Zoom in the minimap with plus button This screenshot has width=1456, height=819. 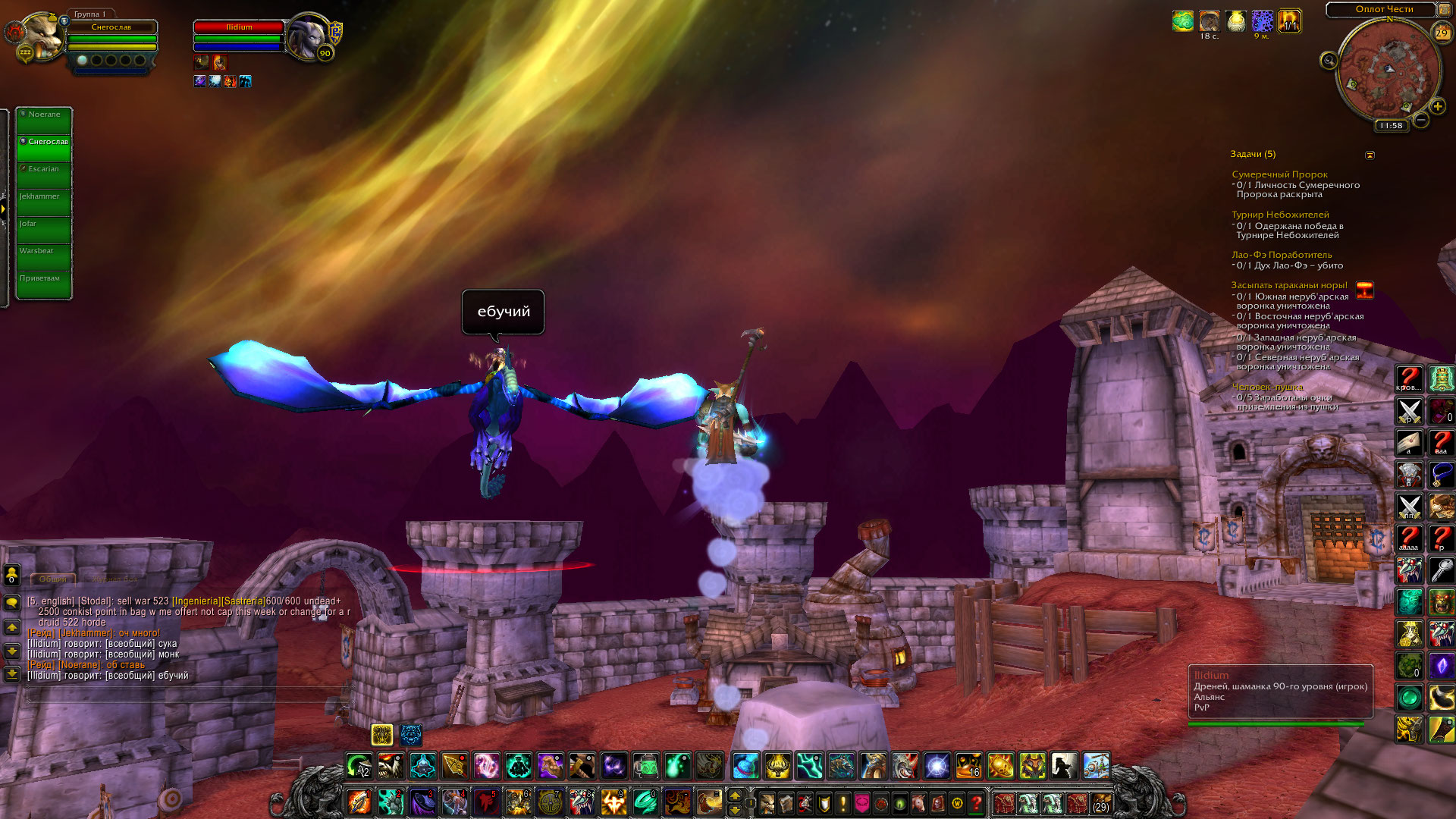tap(1437, 107)
